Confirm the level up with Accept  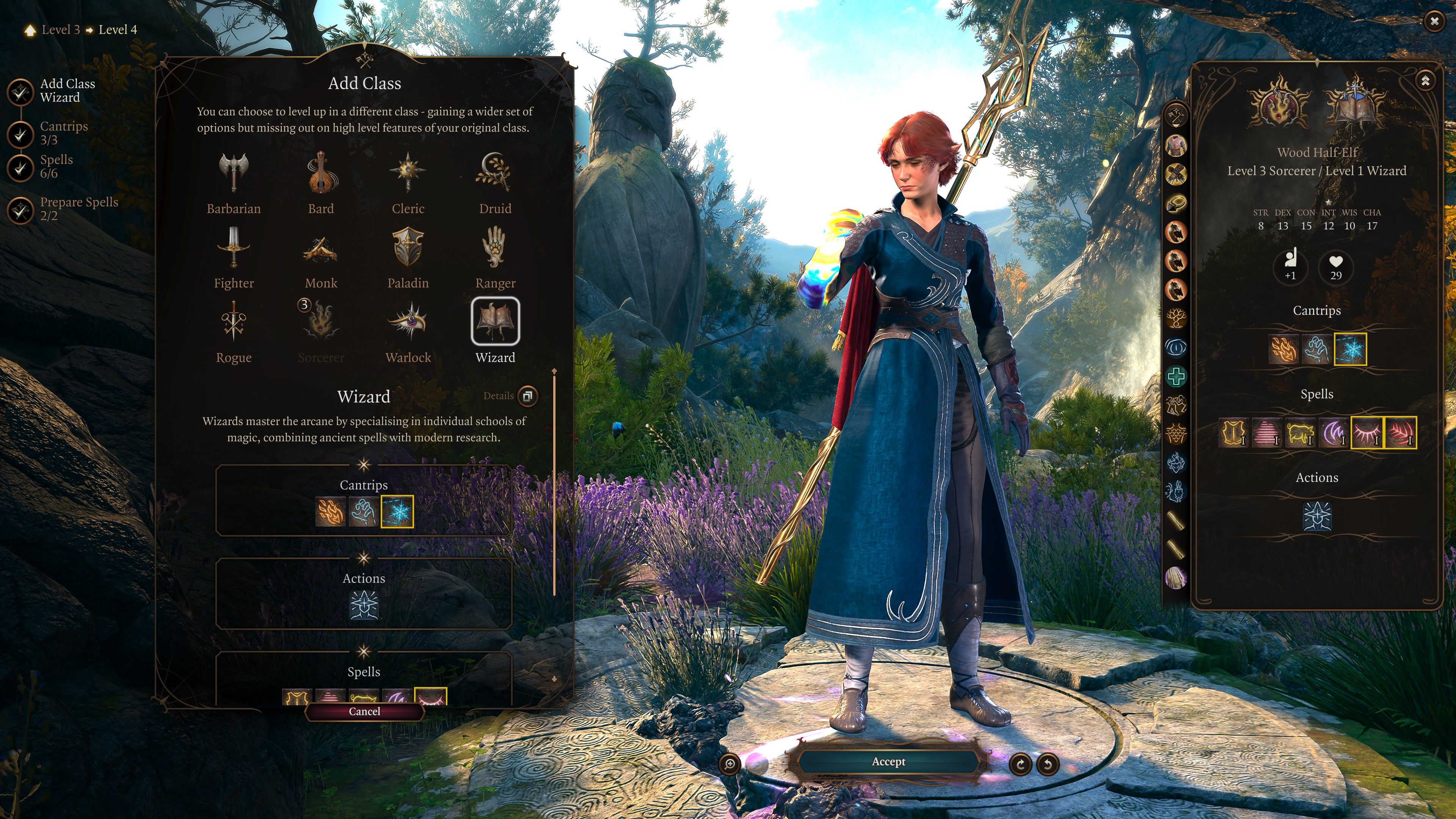click(x=888, y=762)
